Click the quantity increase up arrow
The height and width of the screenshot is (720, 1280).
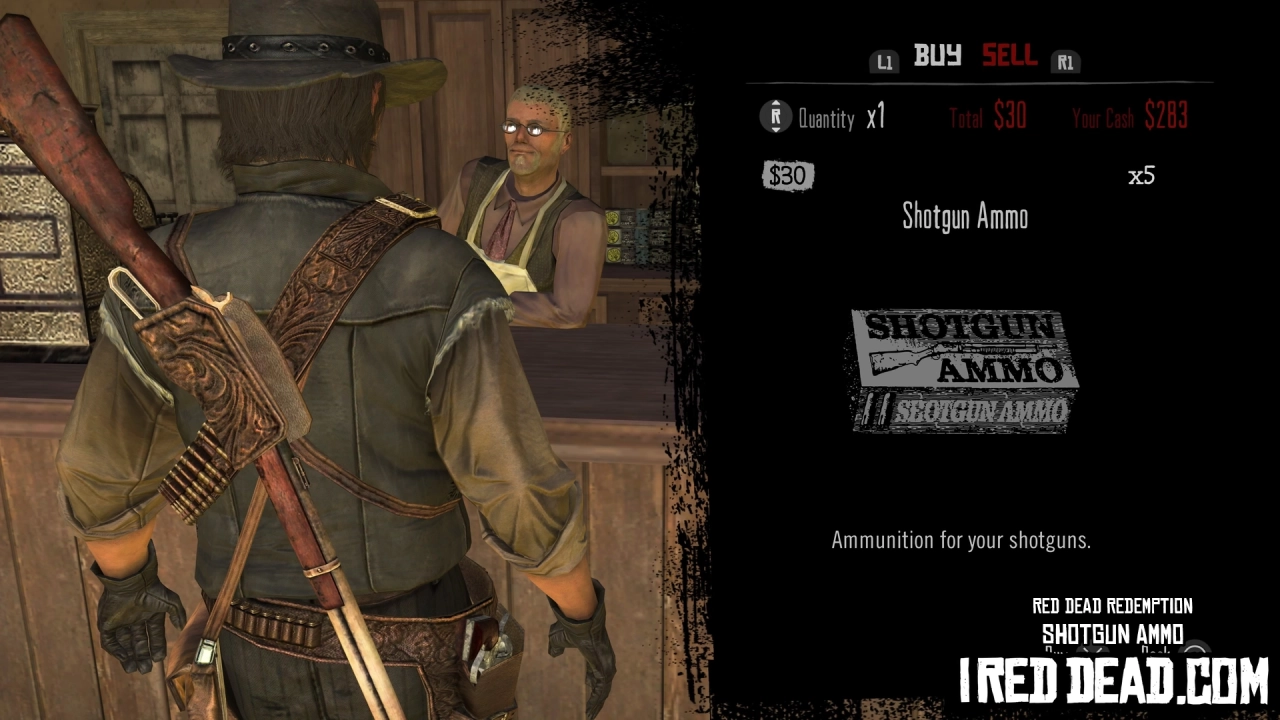(x=775, y=105)
